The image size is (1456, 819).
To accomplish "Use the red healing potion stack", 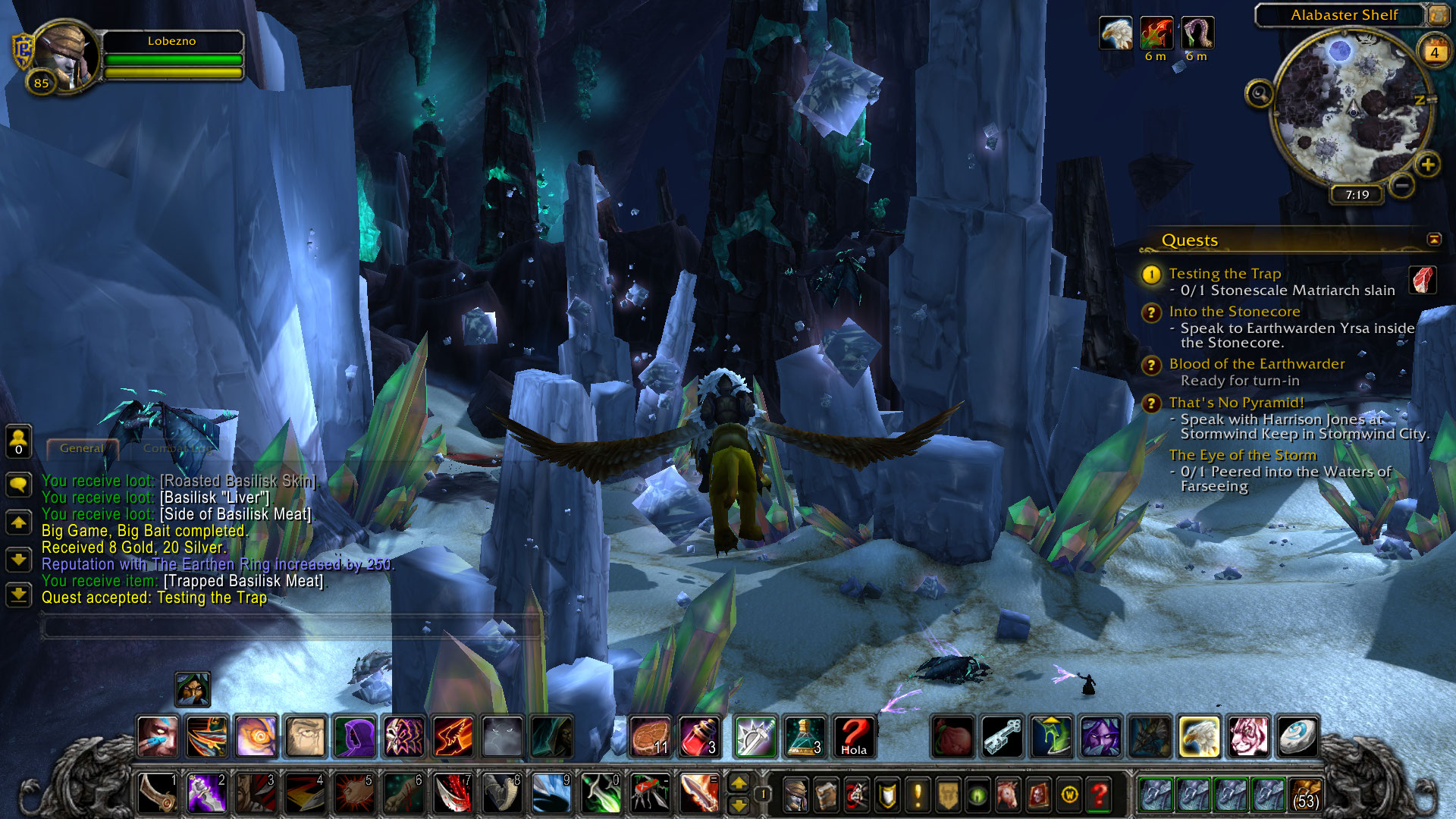I will pyautogui.click(x=699, y=737).
